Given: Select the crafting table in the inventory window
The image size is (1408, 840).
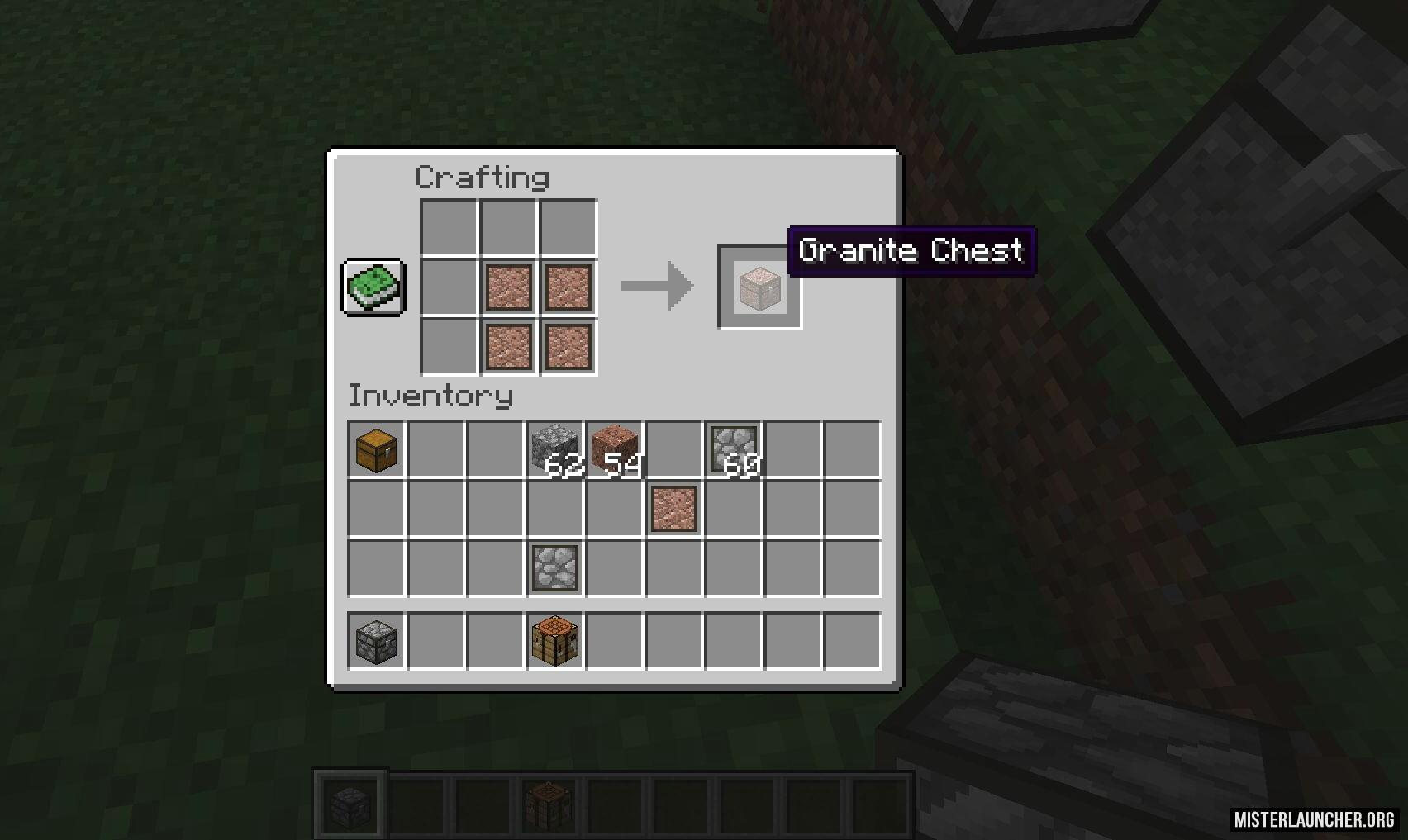Looking at the screenshot, I should tap(554, 641).
